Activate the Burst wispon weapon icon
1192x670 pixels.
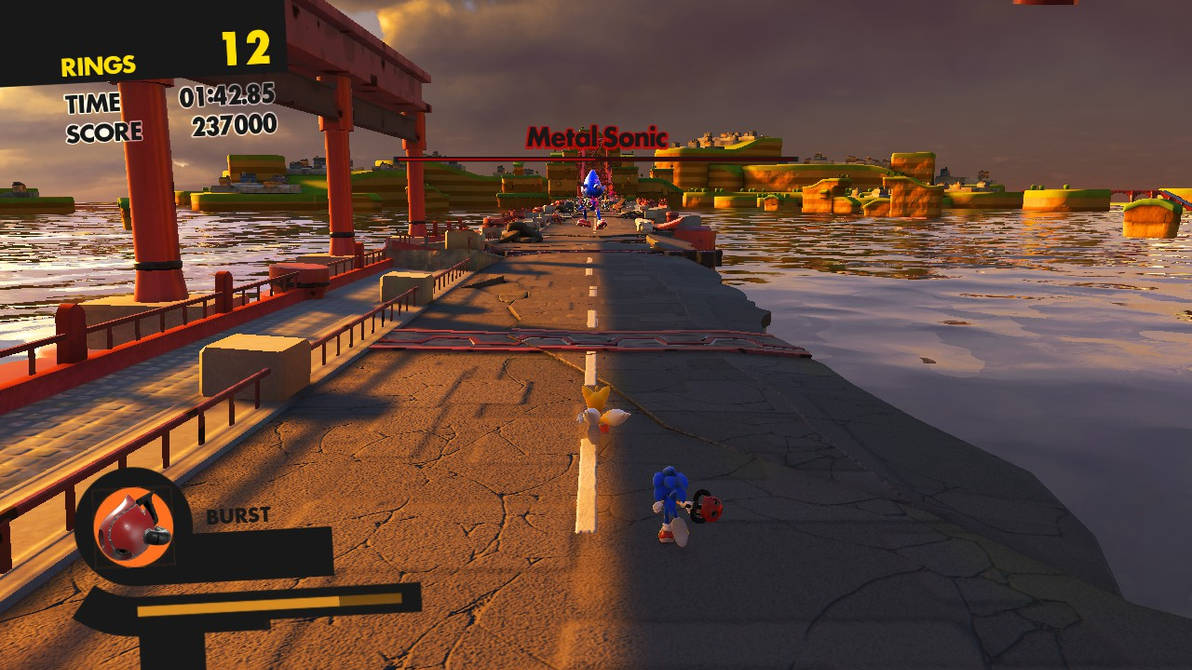[x=132, y=527]
